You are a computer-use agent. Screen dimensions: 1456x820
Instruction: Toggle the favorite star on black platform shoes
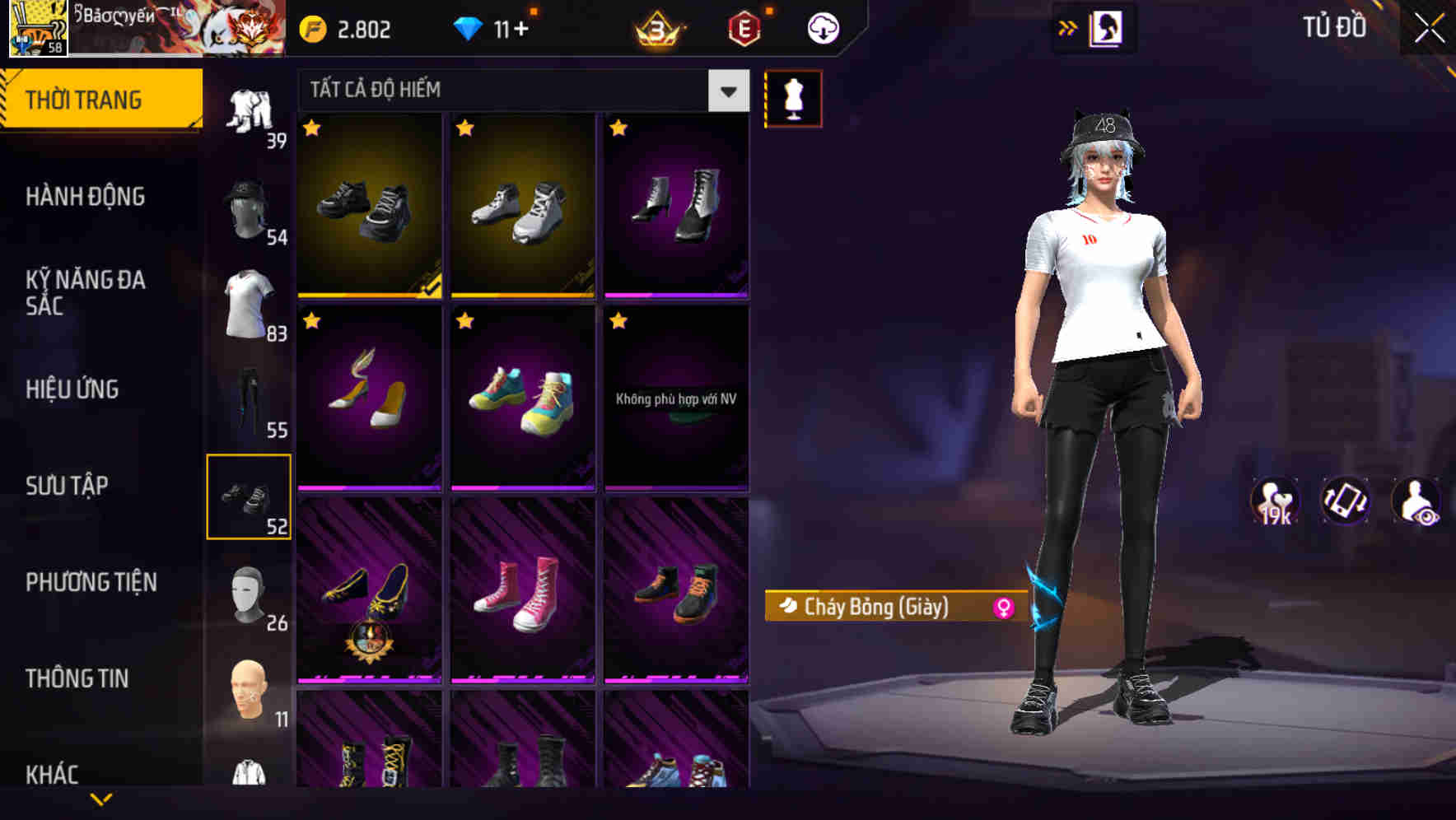[312, 128]
